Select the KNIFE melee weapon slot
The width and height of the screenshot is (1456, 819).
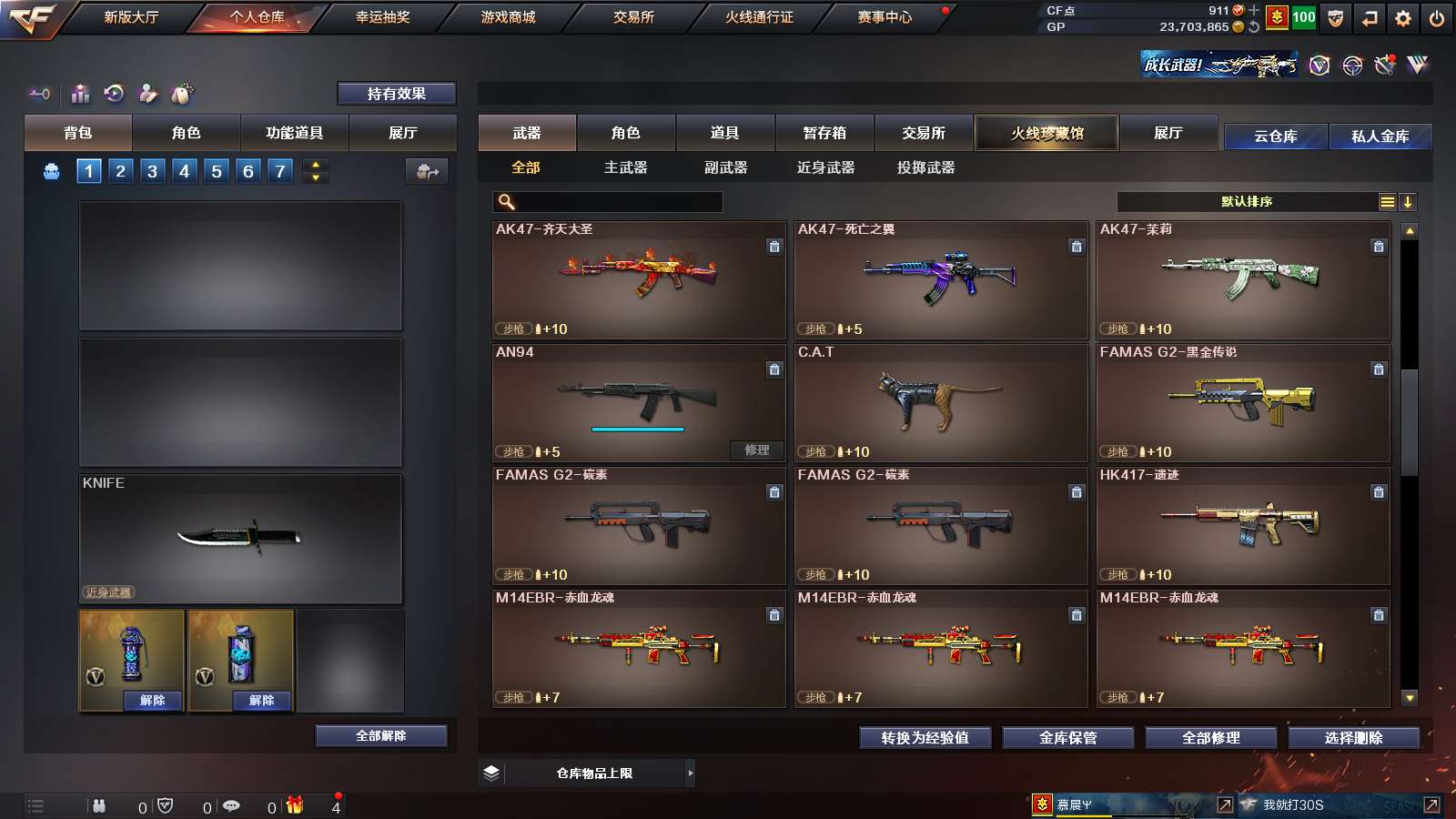[x=240, y=538]
